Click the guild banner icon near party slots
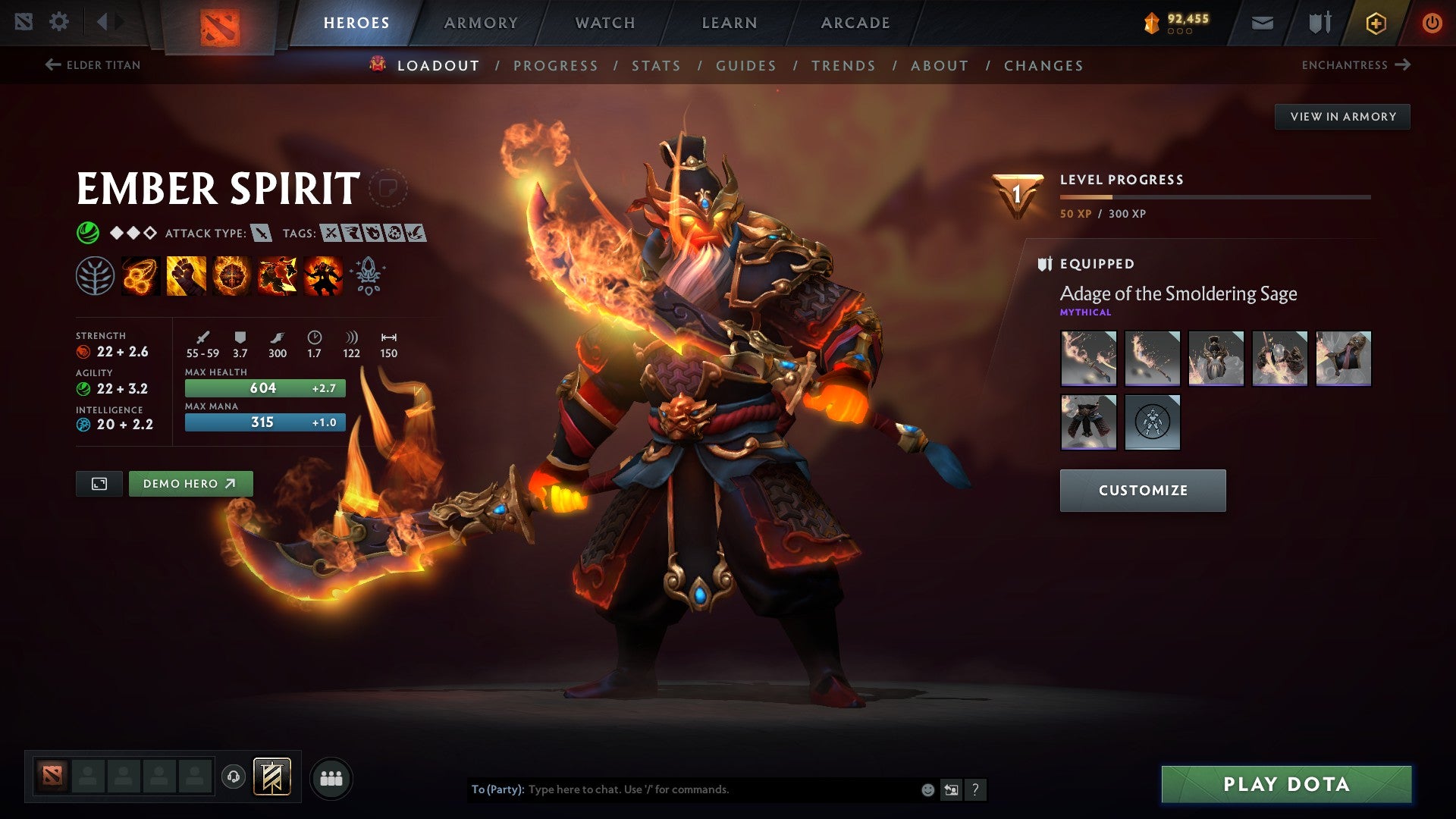This screenshot has height=819, width=1456. [x=273, y=777]
